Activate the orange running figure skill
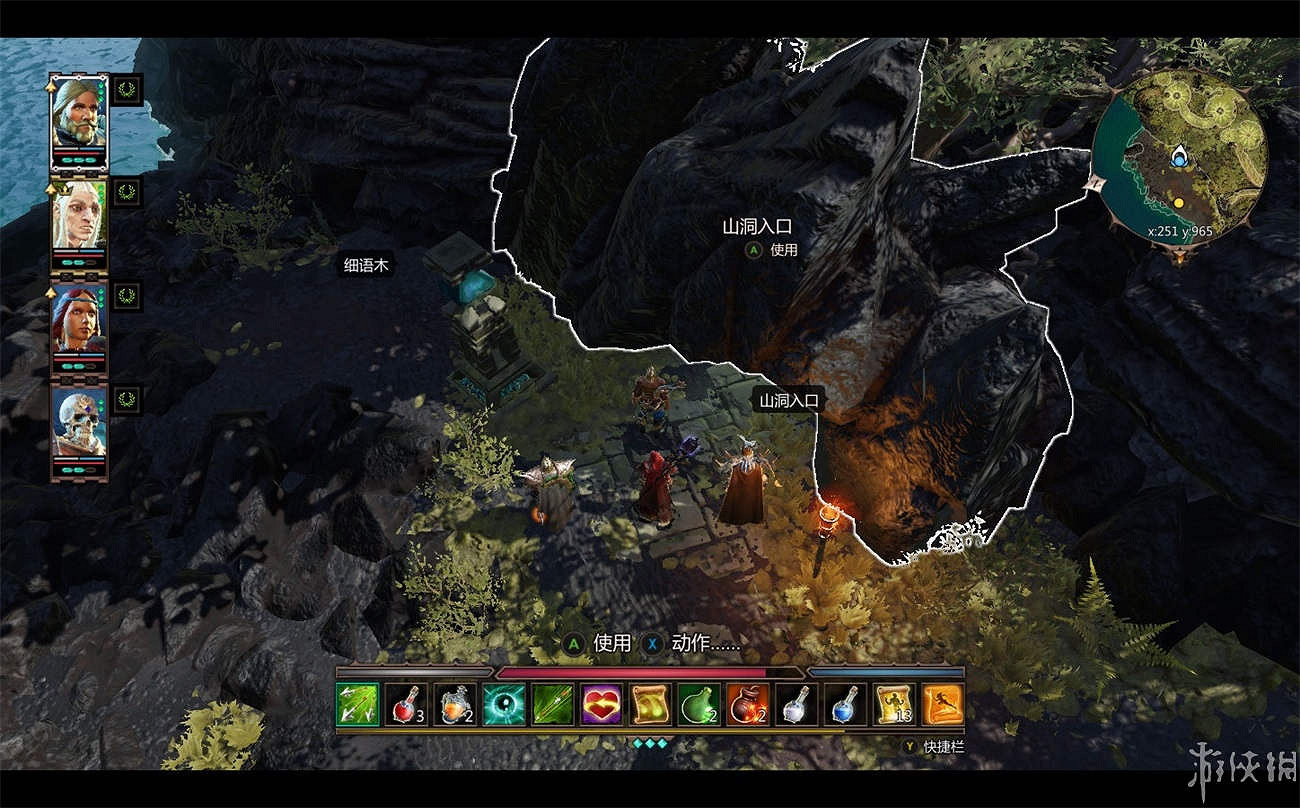Image resolution: width=1300 pixels, height=808 pixels. [942, 704]
